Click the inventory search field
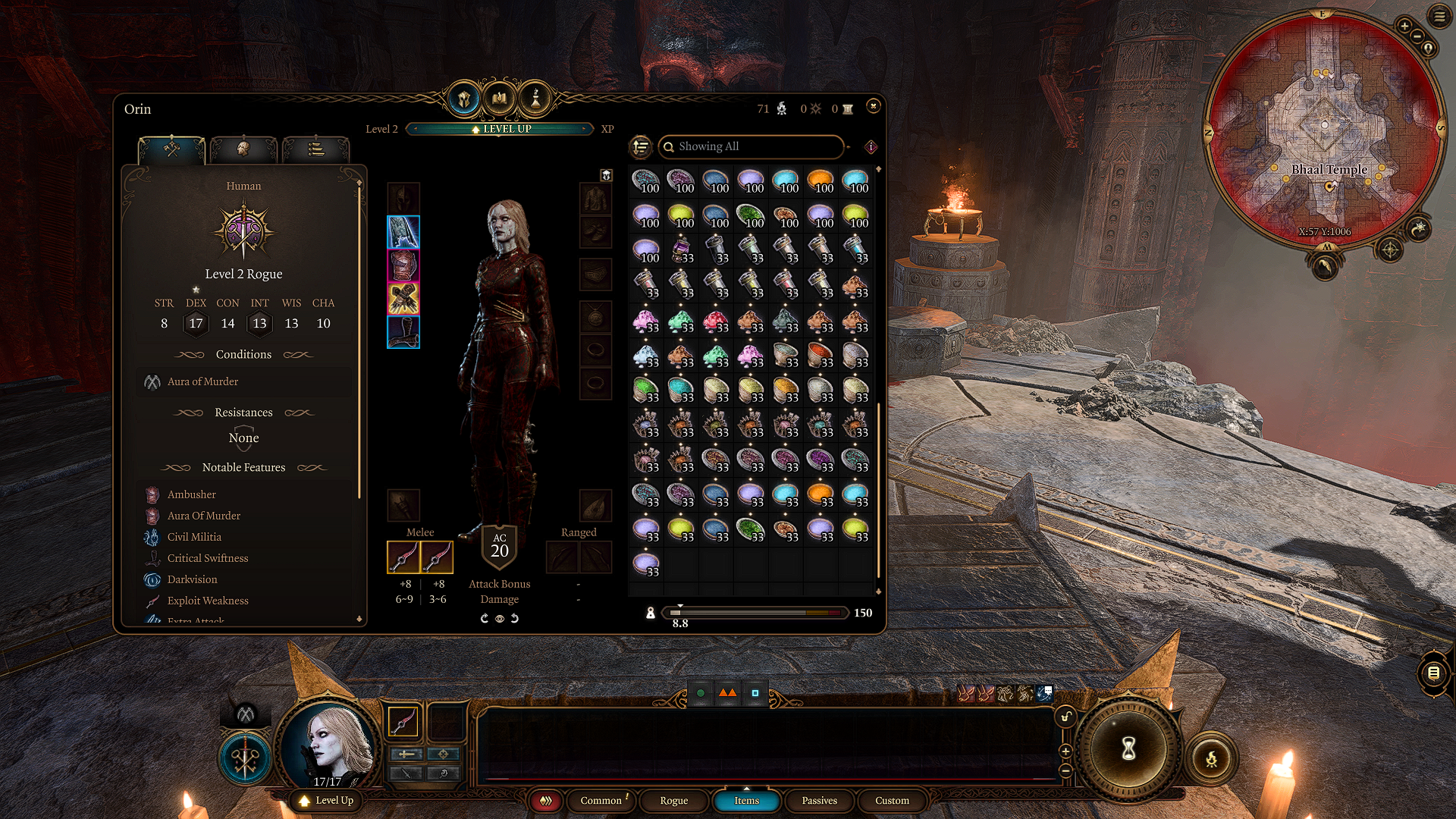Image resolution: width=1456 pixels, height=819 pixels. coord(751,146)
